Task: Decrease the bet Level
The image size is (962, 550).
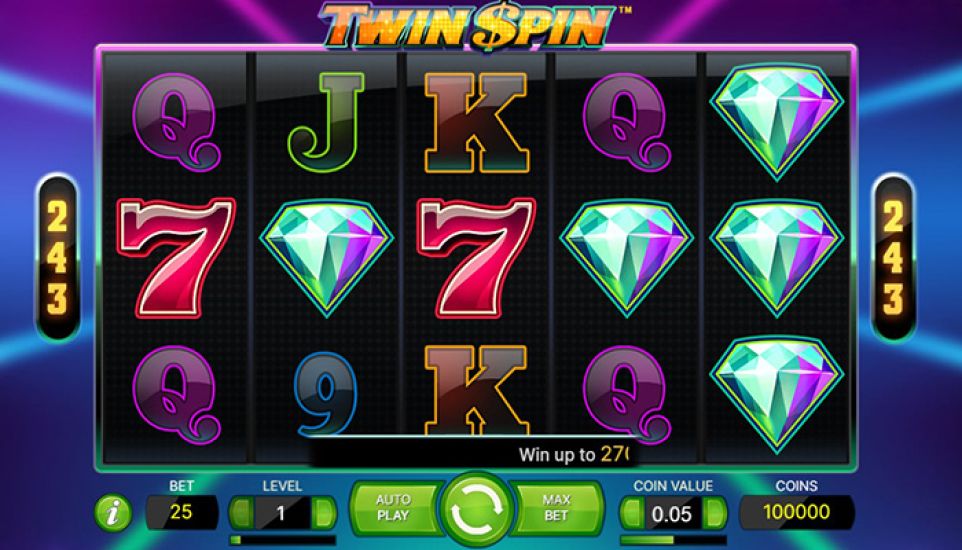Action: pyautogui.click(x=240, y=513)
